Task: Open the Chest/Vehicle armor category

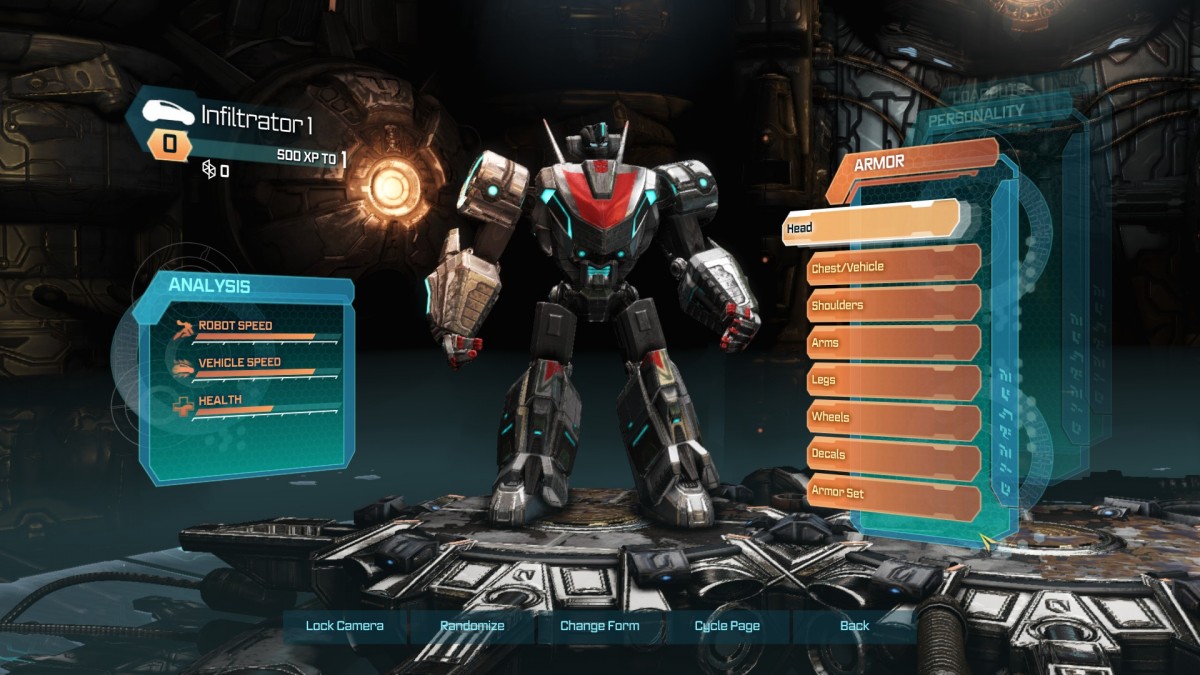Action: pyautogui.click(x=893, y=267)
